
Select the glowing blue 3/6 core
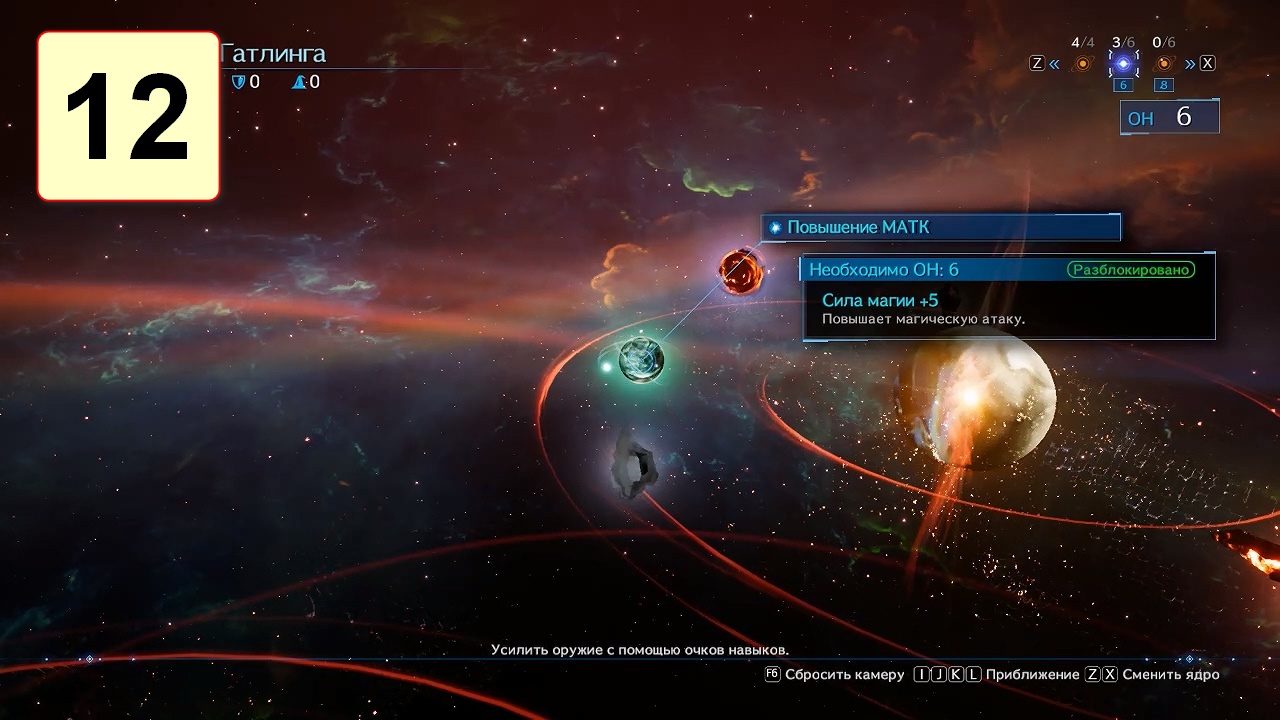pos(1123,64)
